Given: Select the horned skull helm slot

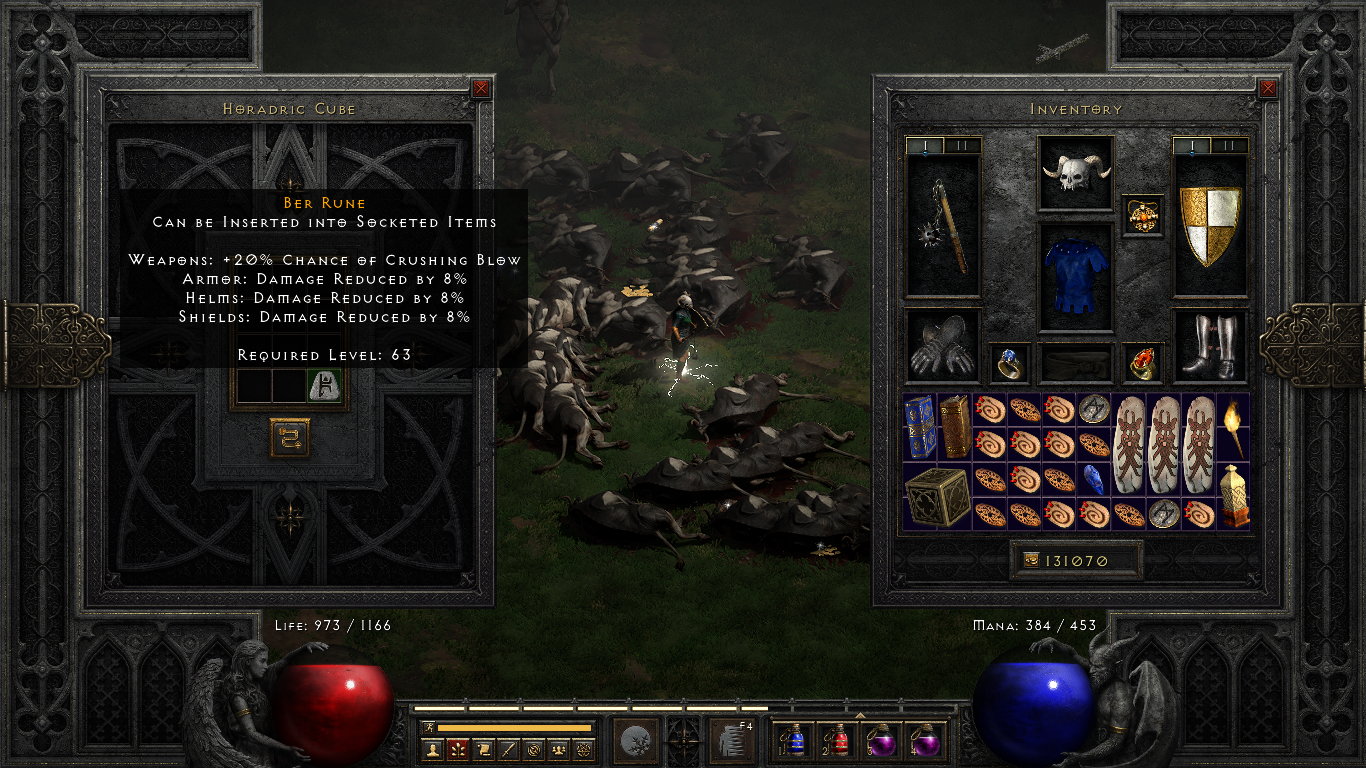Looking at the screenshot, I should point(1076,174).
